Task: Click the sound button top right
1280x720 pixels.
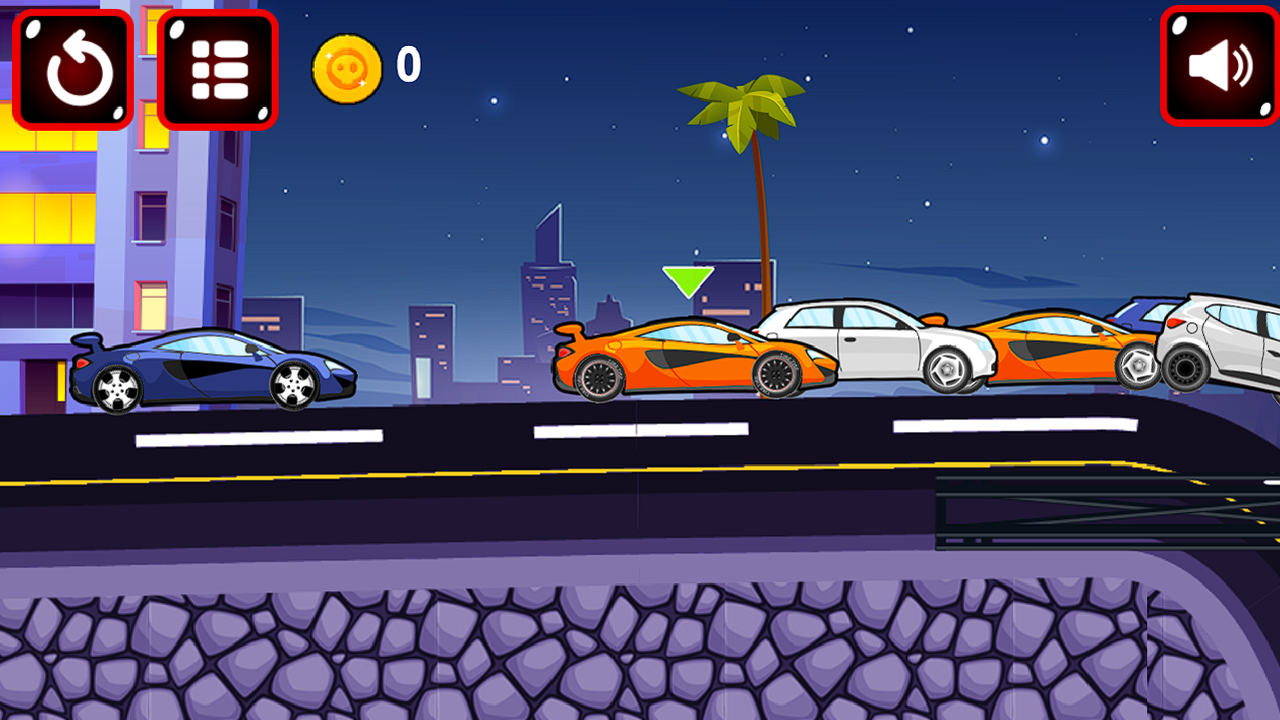Action: 1216,64
